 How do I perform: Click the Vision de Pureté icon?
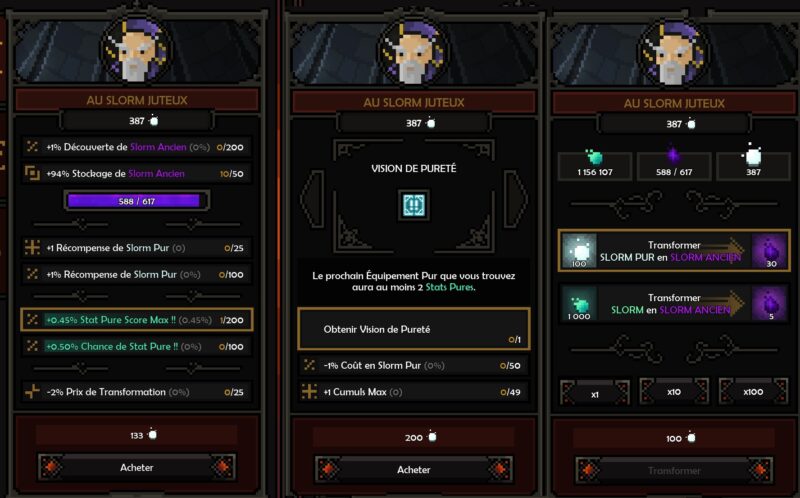click(x=414, y=205)
